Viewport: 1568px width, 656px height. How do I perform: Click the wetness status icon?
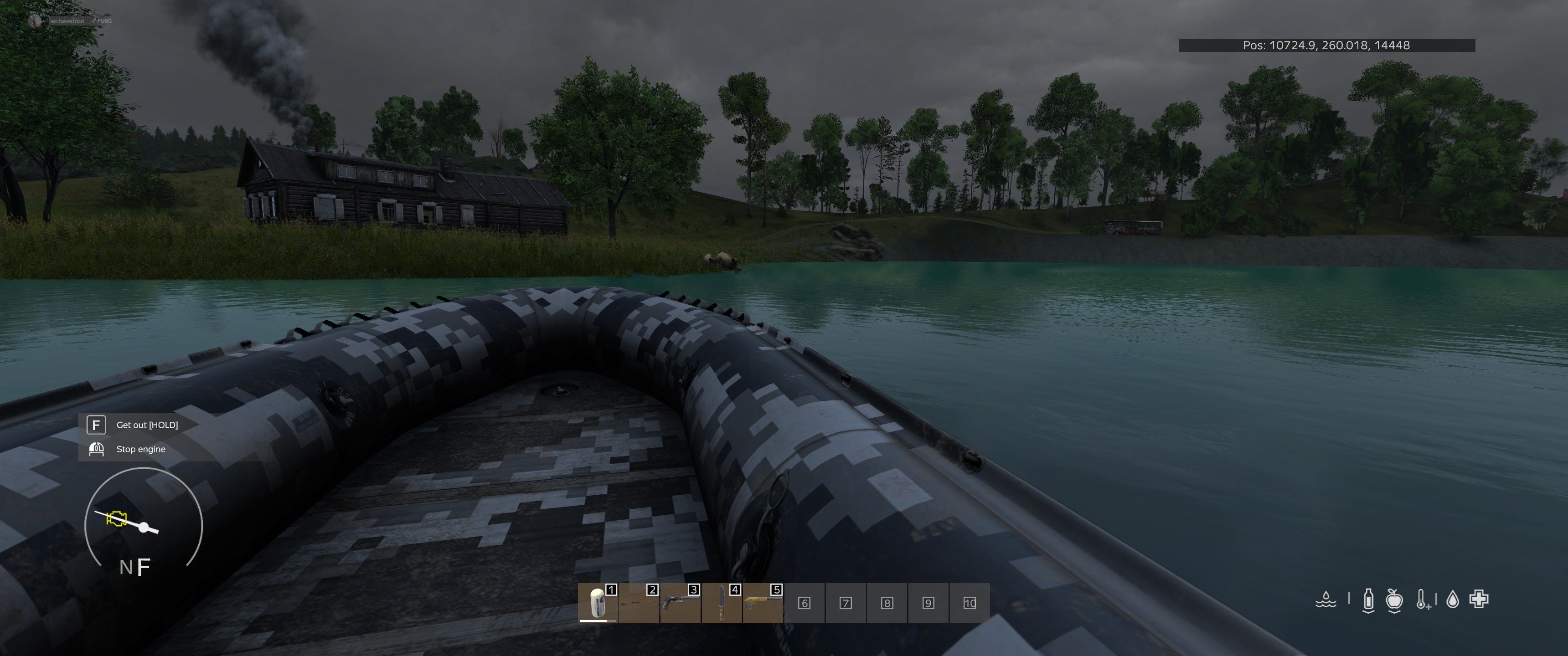(x=1326, y=600)
